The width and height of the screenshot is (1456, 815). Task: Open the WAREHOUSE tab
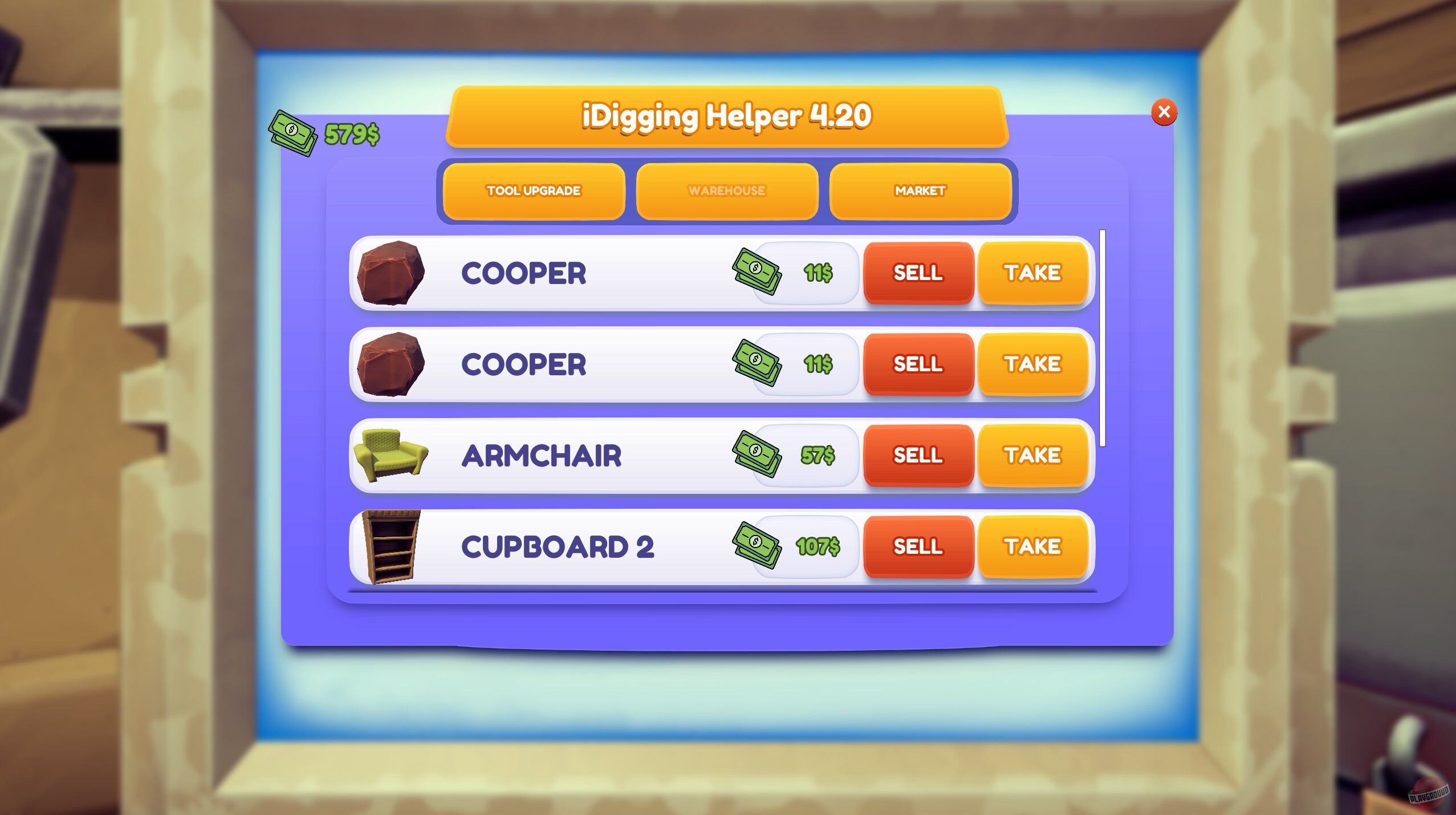(726, 191)
